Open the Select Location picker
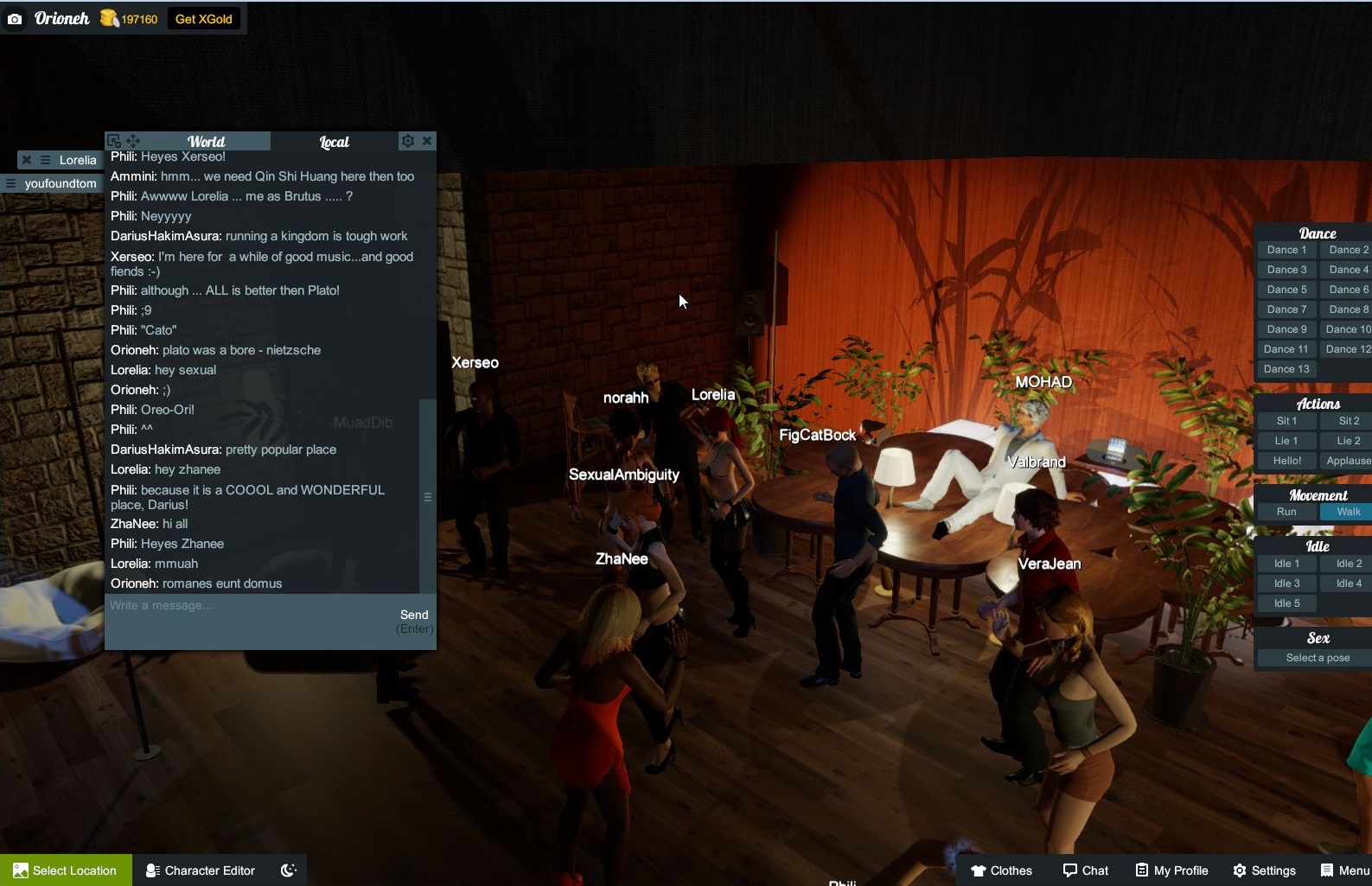1372x886 pixels. (65, 870)
